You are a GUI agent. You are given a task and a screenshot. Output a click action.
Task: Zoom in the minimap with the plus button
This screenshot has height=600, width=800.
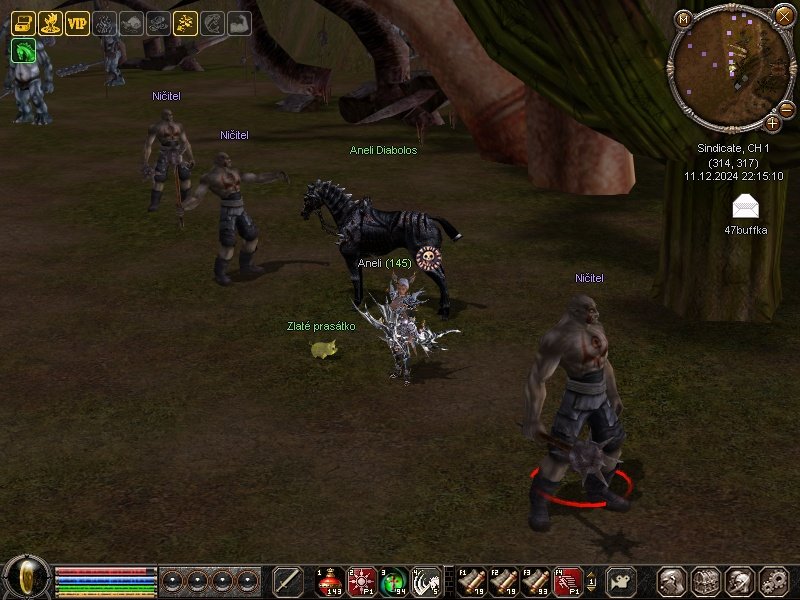point(772,123)
